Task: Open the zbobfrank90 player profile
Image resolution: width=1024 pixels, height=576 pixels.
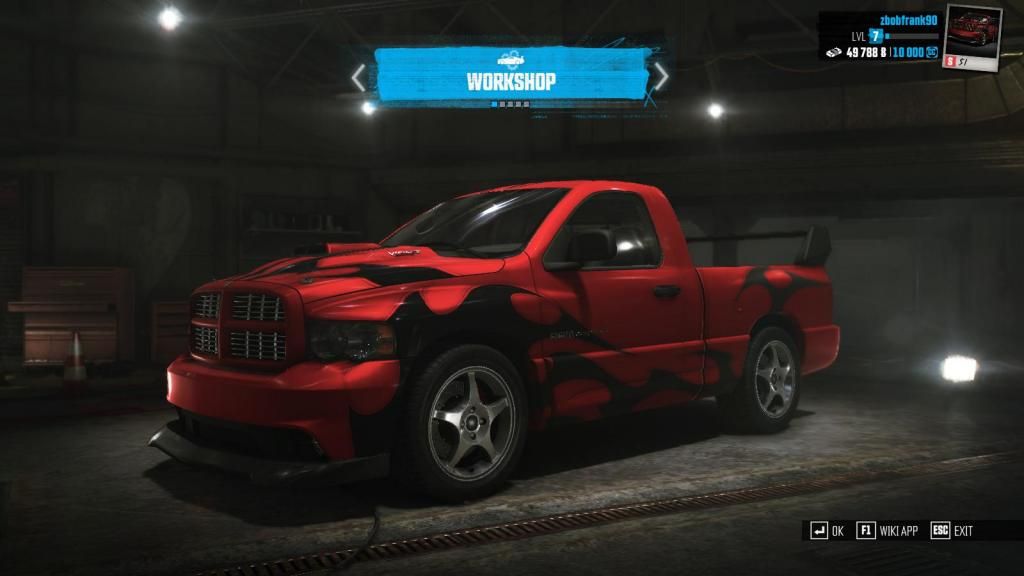Action: [905, 19]
